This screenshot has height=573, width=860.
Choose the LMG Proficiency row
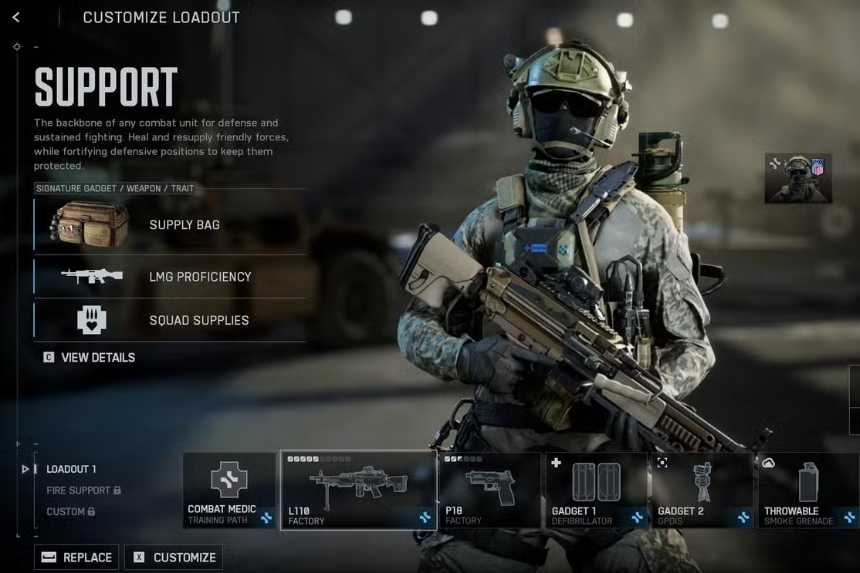(x=170, y=277)
